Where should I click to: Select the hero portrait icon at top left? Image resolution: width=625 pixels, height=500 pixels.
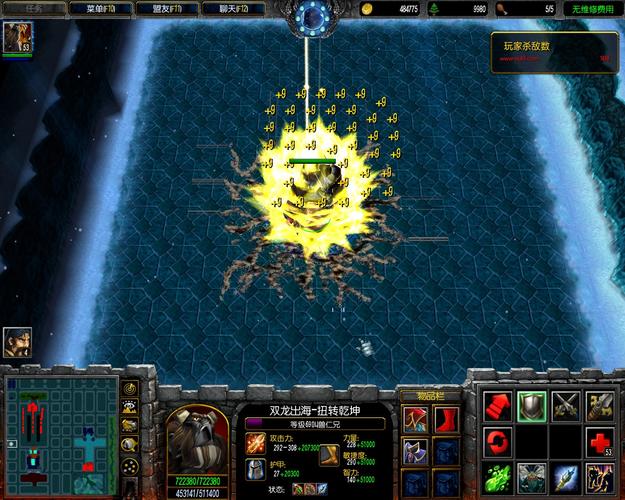[x=16, y=38]
